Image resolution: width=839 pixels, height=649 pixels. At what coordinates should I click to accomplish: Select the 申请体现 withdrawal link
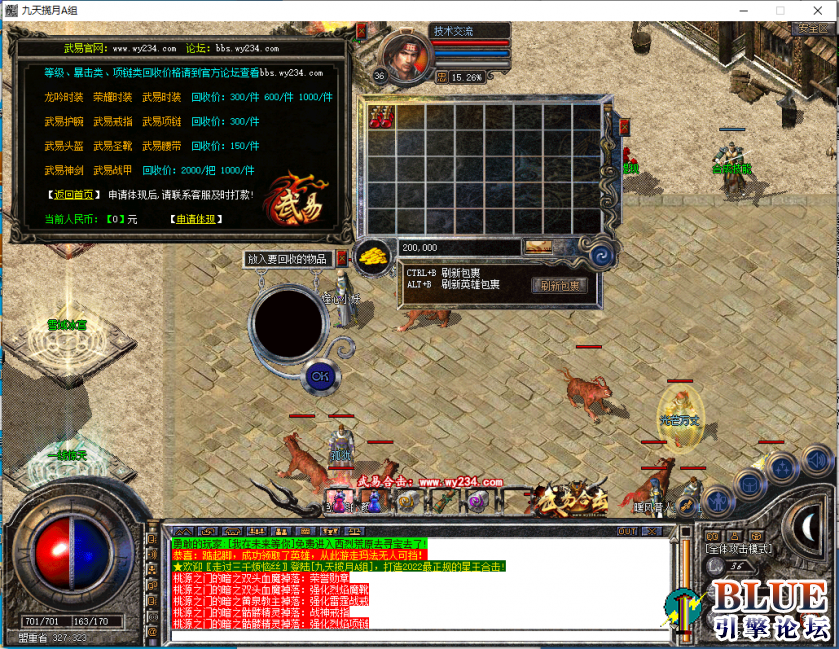pyautogui.click(x=195, y=218)
